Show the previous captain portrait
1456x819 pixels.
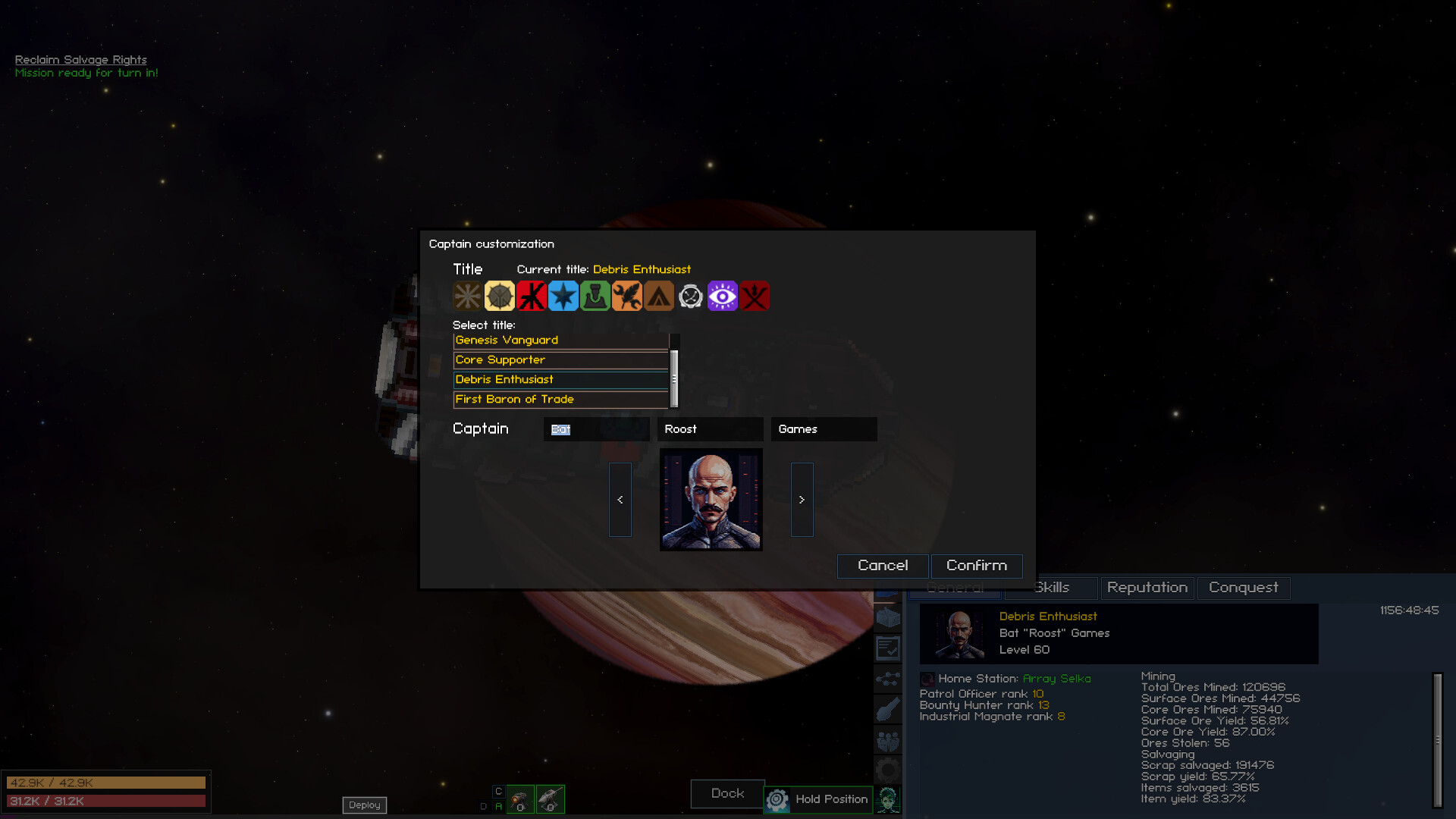point(620,500)
